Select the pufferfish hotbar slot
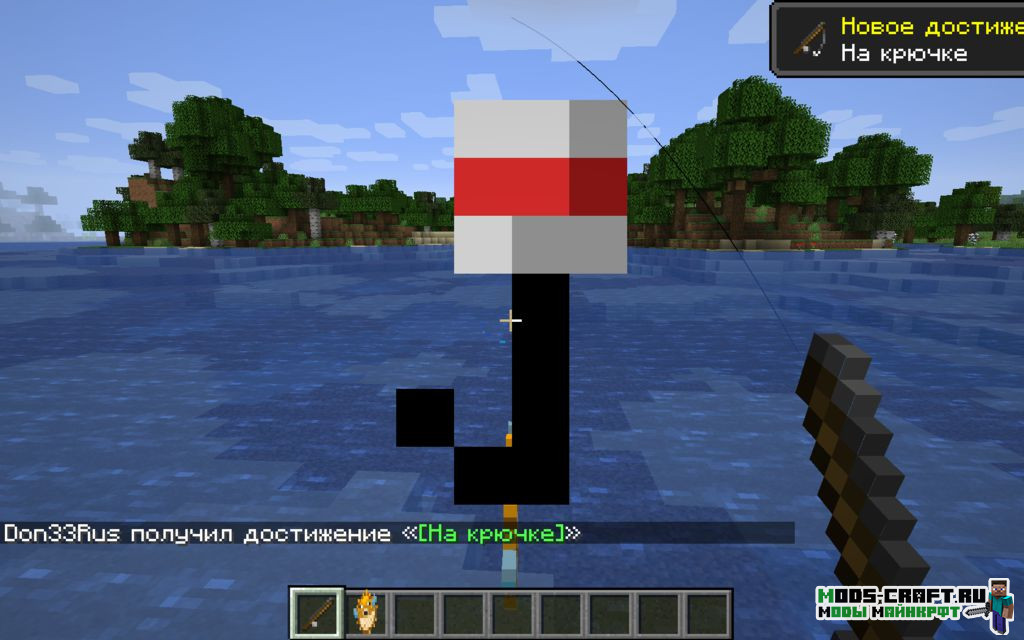The image size is (1024, 640). click(x=367, y=610)
